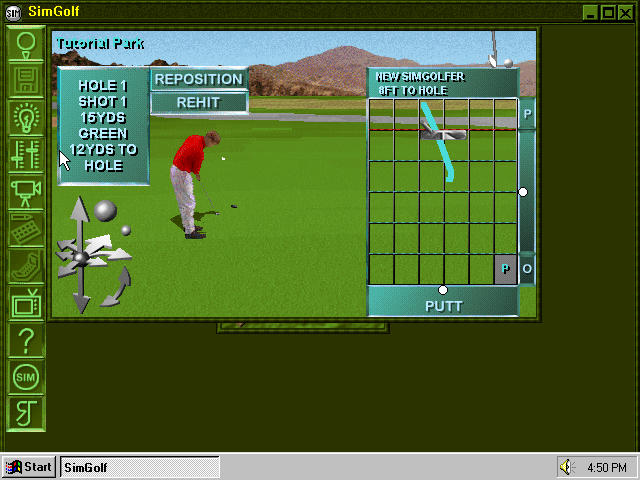Screen dimensions: 640x480
Task: Click the white knob above PUTT button
Action: click(443, 290)
